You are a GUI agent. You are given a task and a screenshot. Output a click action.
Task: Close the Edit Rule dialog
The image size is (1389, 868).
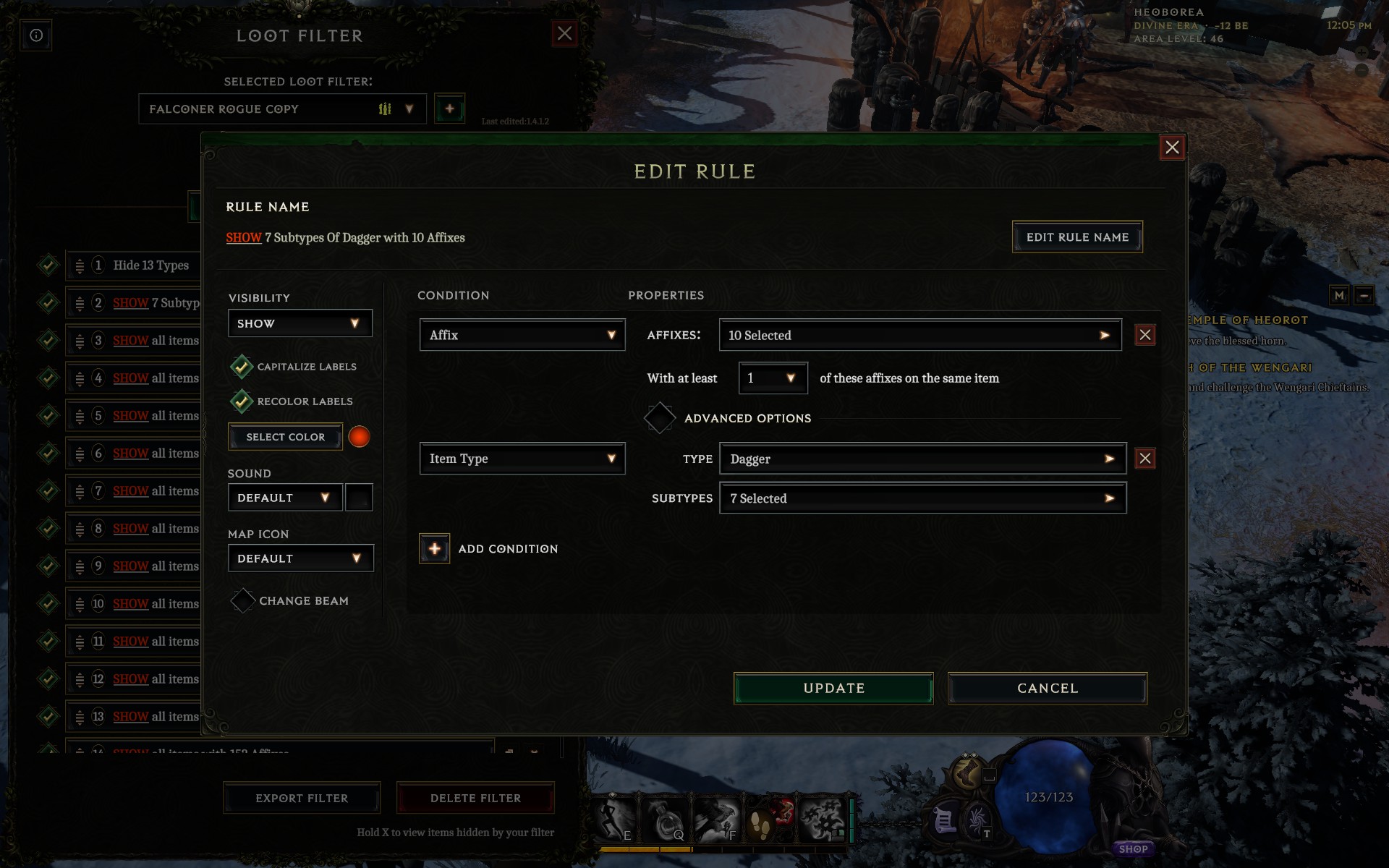pos(1172,148)
